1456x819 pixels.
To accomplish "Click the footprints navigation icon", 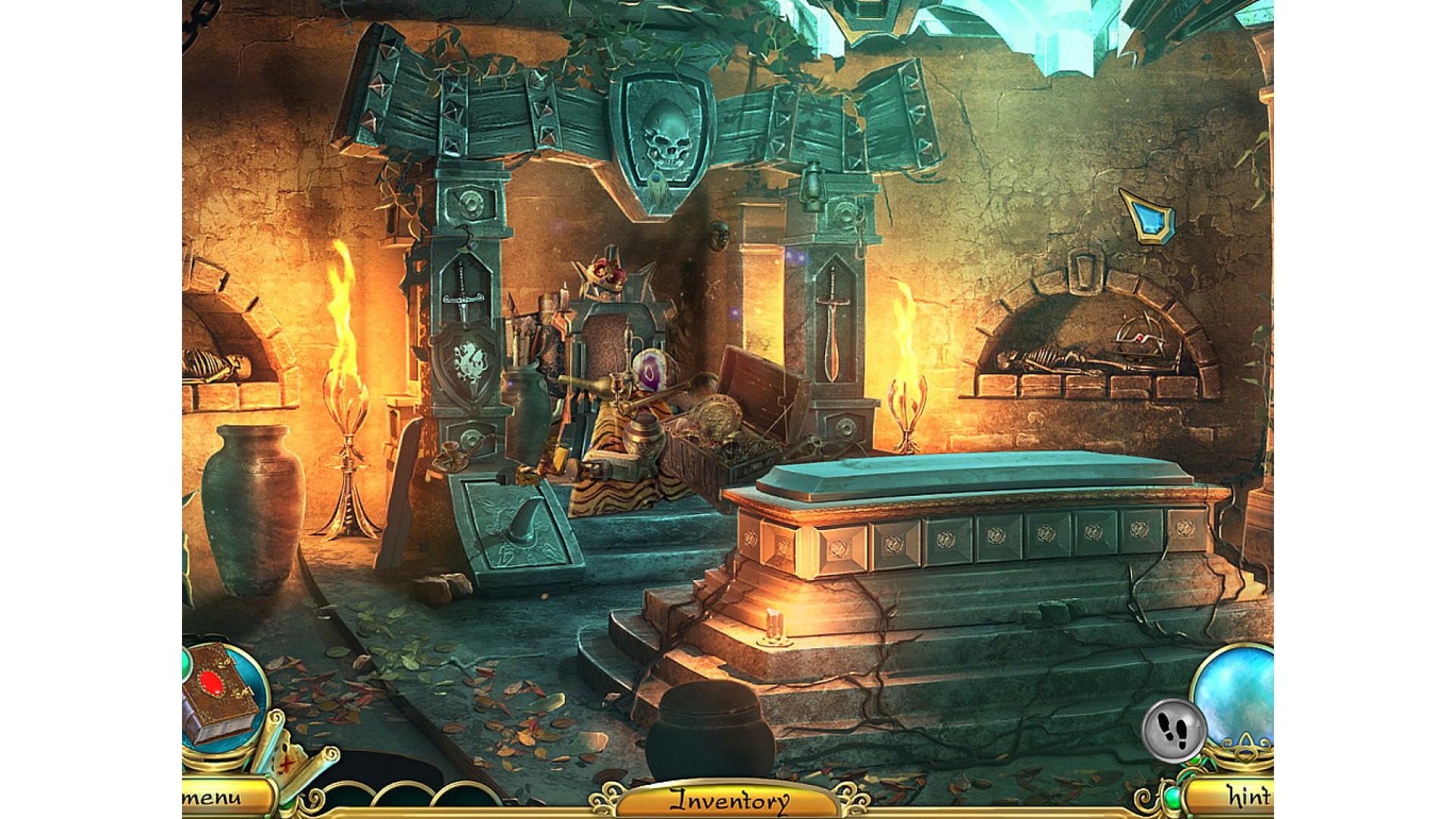I will 1172,730.
